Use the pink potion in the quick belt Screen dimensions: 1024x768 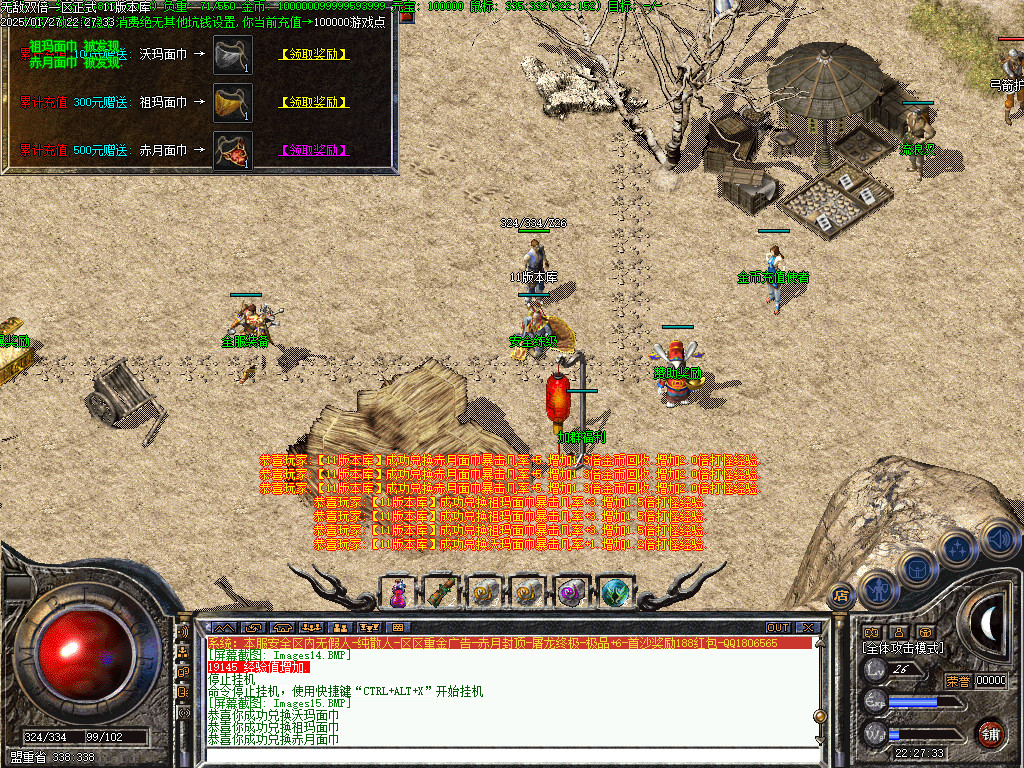(398, 593)
